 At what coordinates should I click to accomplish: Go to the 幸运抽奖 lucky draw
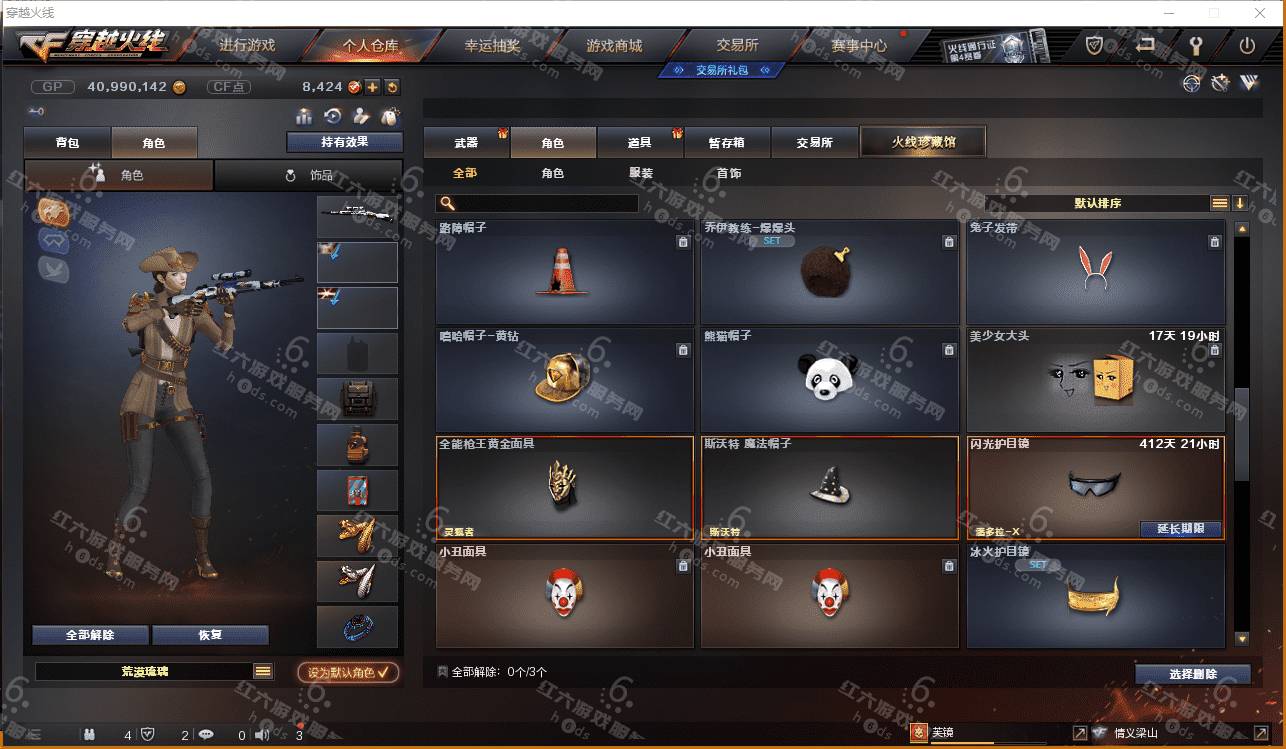point(492,46)
